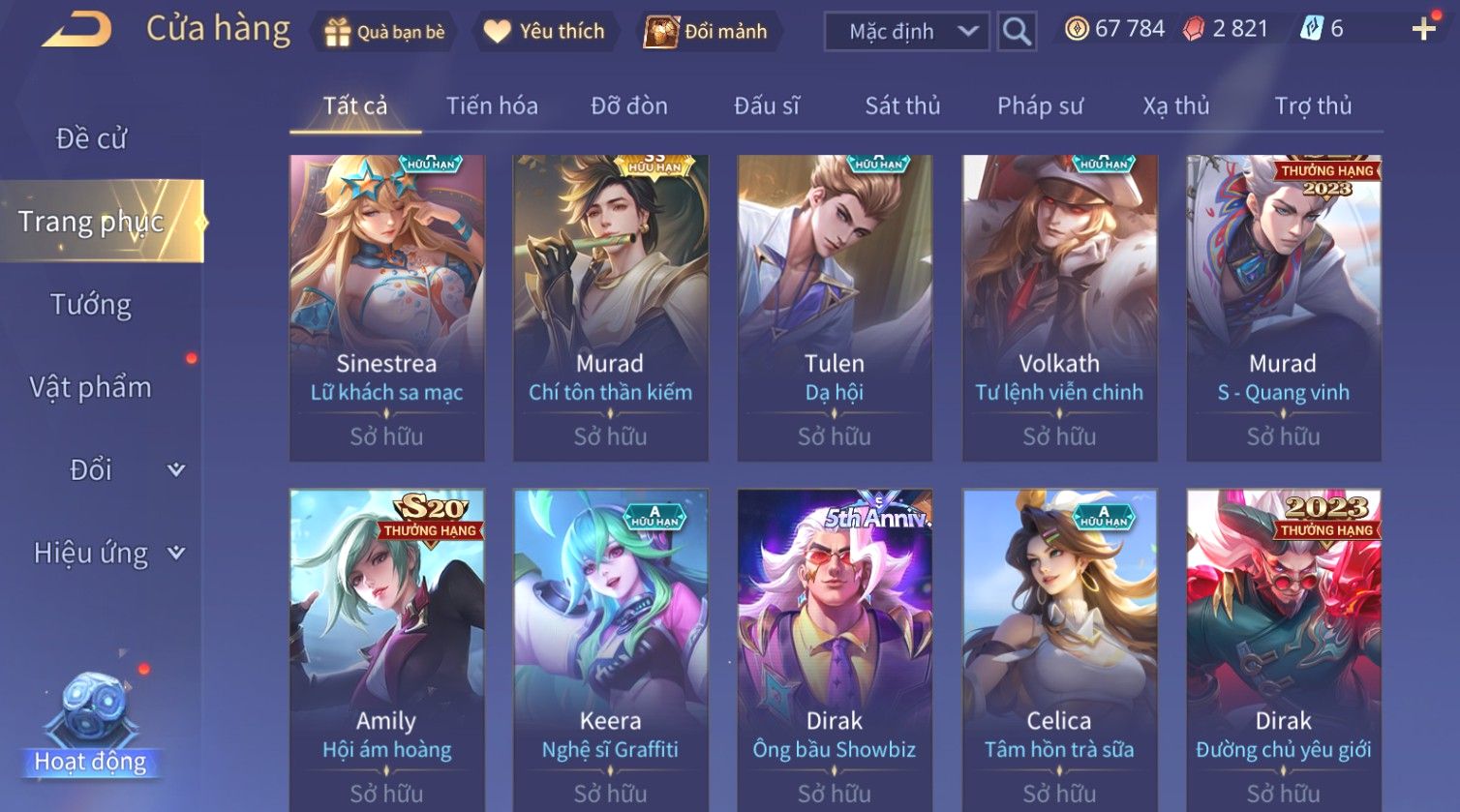Select the Pháp sư tab
Image resolution: width=1460 pixels, height=812 pixels.
pos(1040,105)
